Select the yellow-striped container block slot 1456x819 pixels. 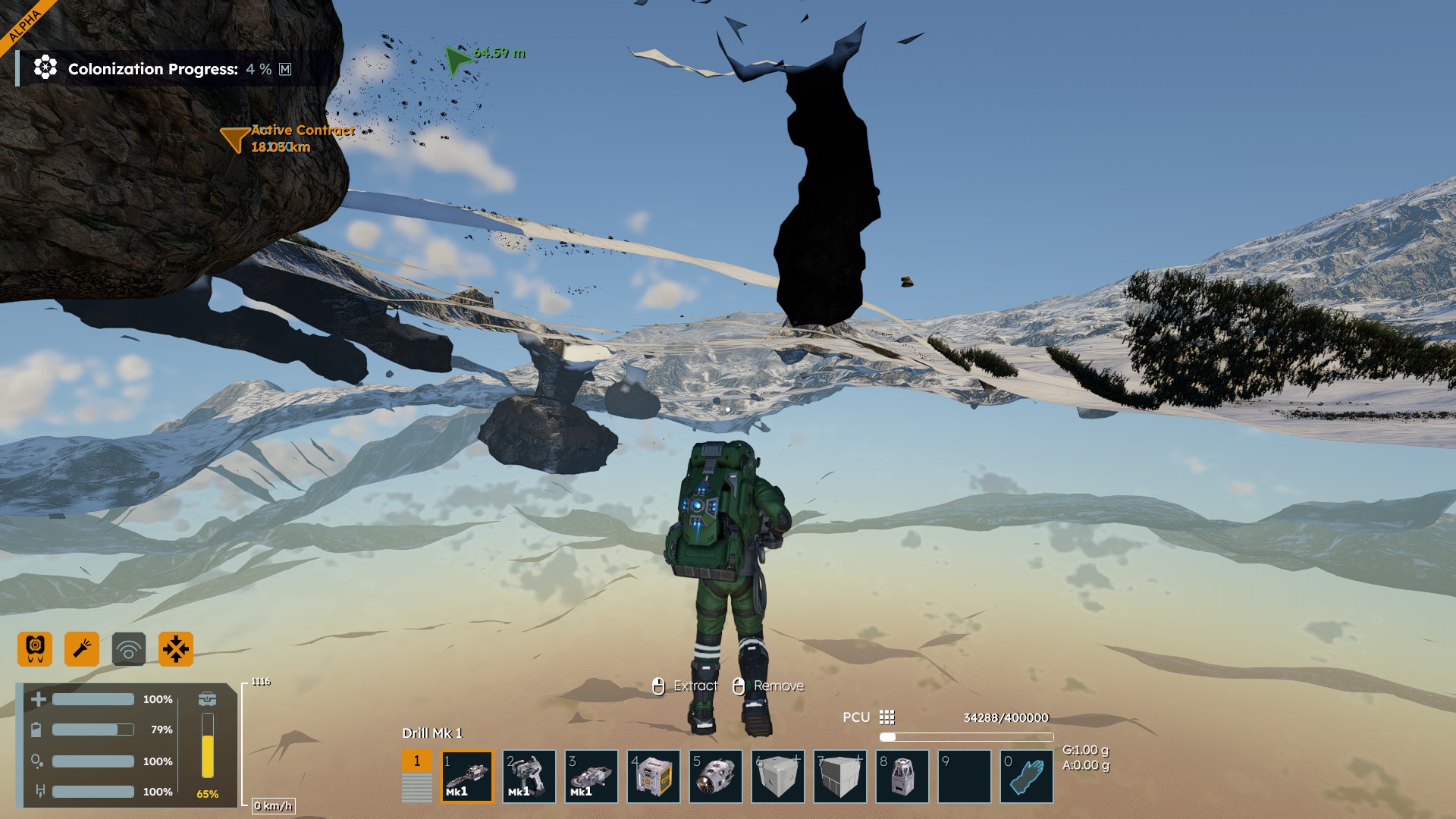(x=654, y=777)
